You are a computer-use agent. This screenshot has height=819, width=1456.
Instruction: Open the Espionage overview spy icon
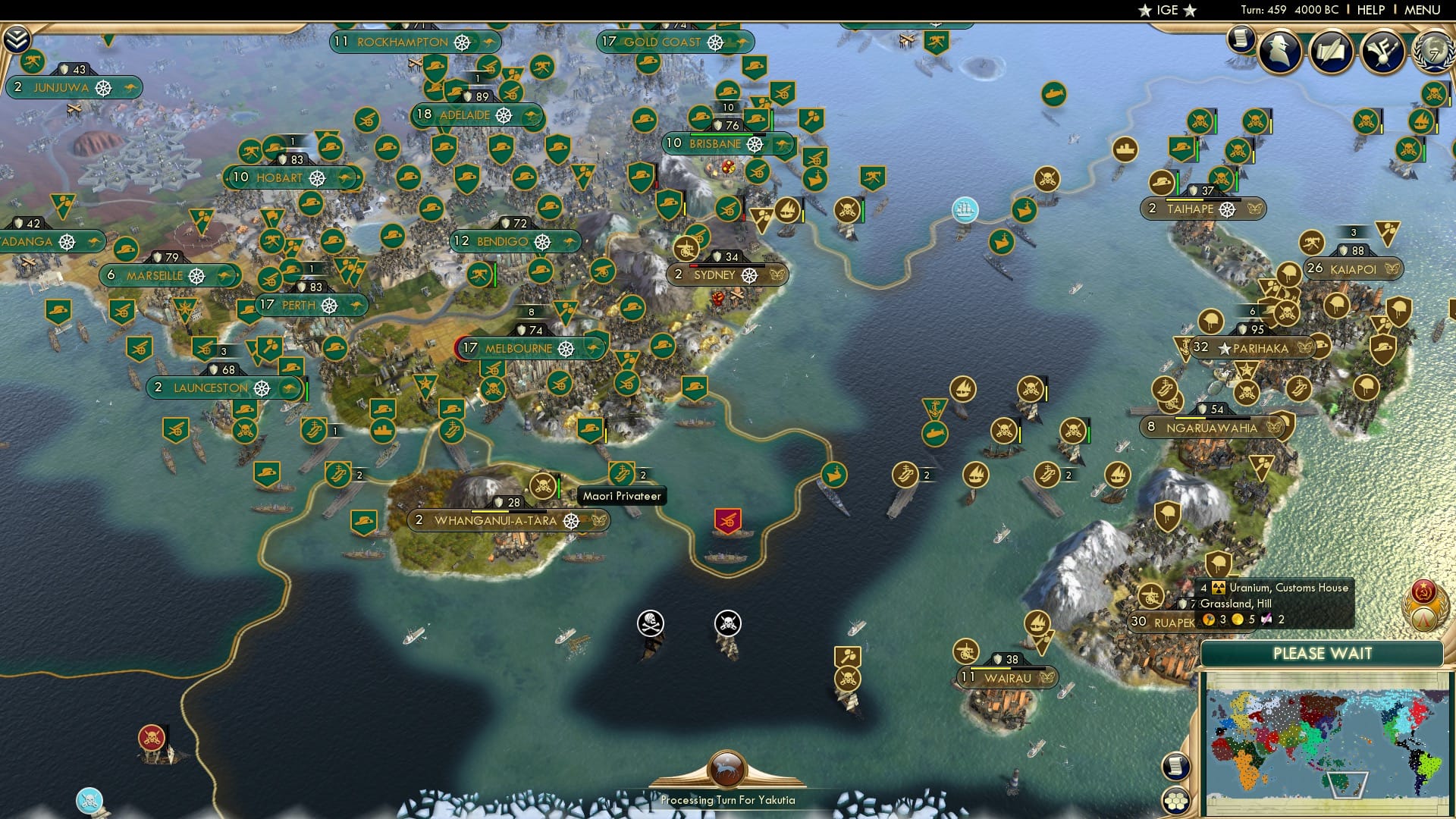[x=1280, y=53]
